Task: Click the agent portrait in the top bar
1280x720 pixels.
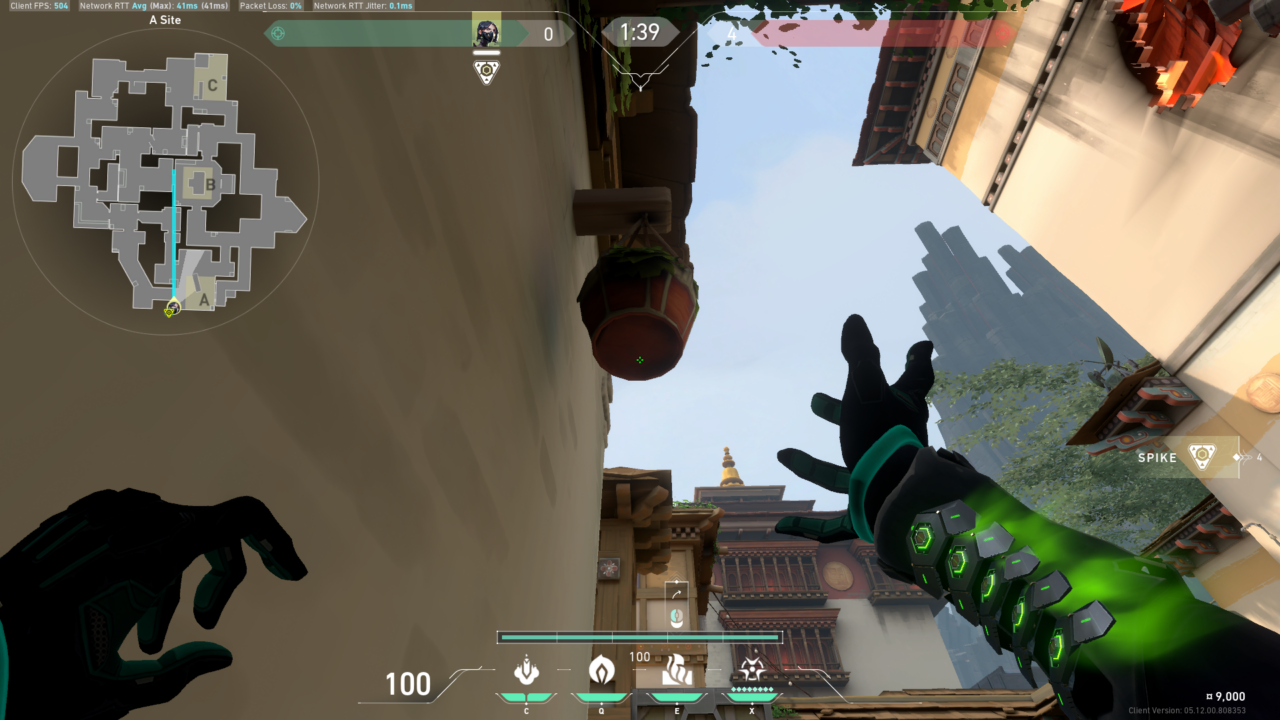Action: click(x=486, y=33)
